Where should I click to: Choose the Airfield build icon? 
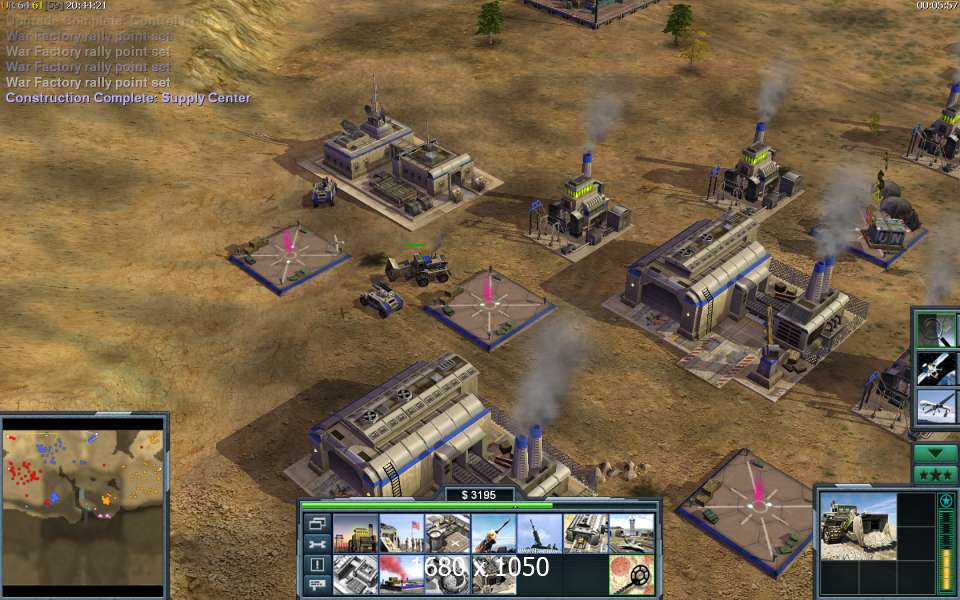point(631,533)
